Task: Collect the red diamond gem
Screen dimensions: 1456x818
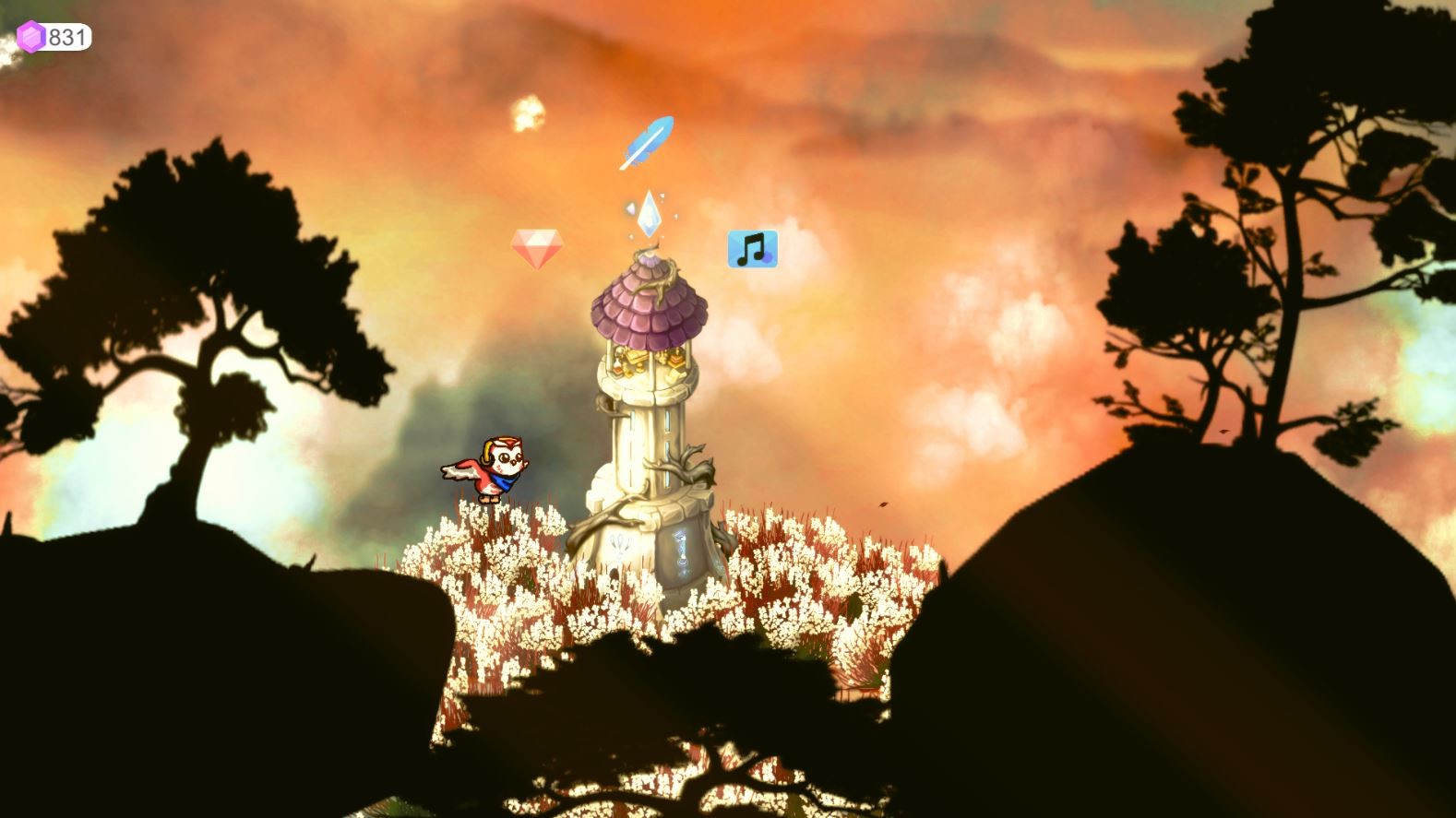Action: click(540, 246)
